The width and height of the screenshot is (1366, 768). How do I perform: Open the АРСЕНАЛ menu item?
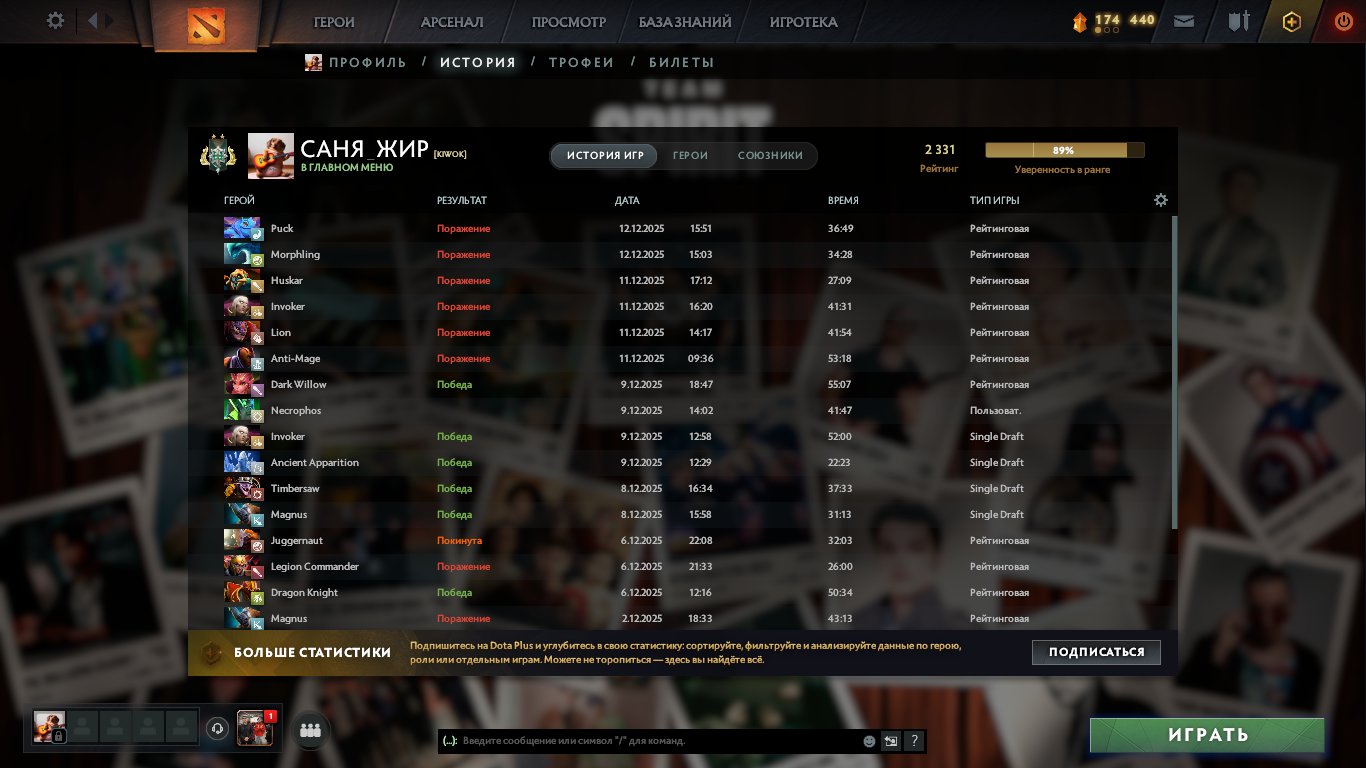tap(453, 21)
